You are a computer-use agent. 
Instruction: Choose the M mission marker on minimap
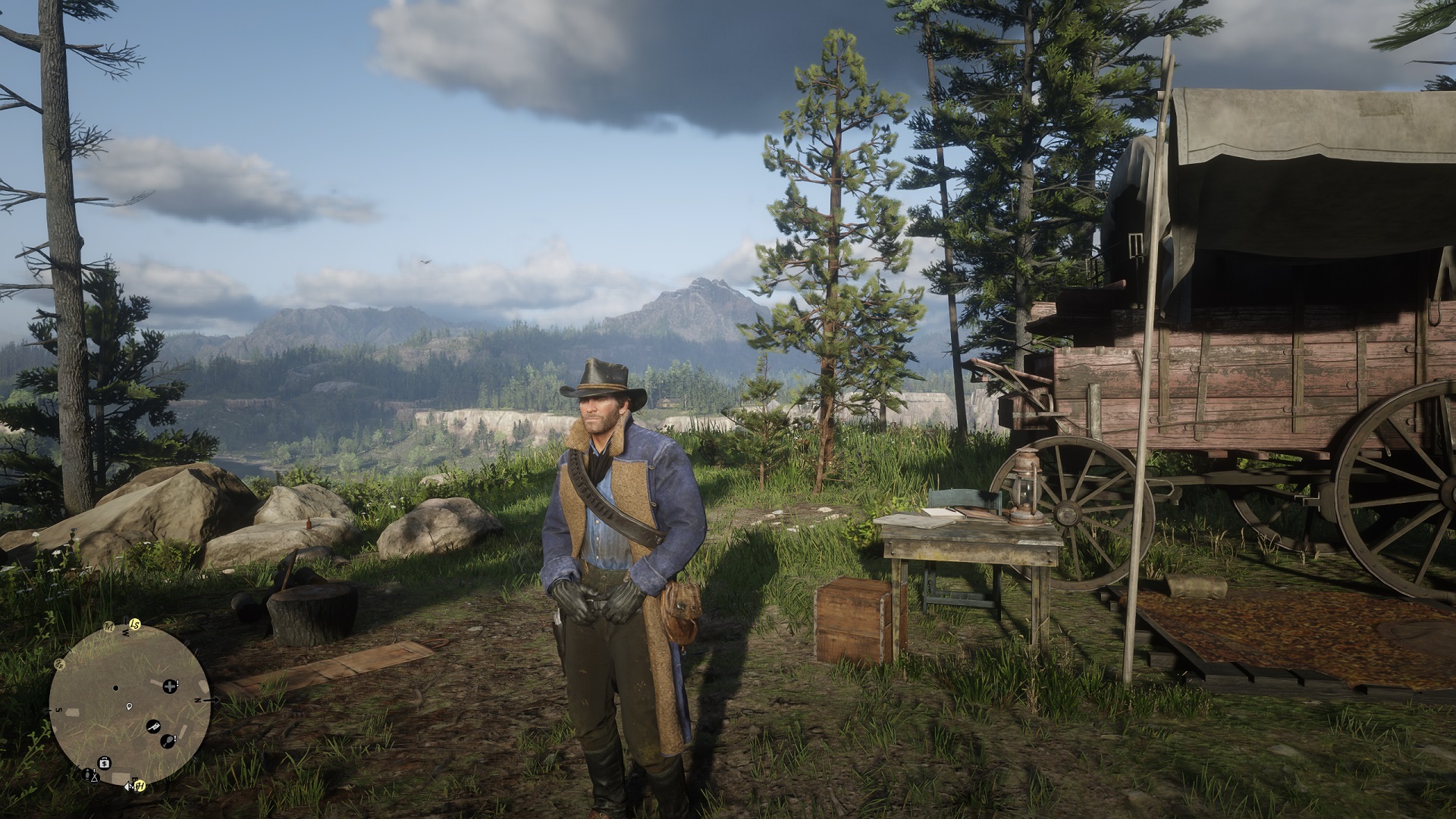[108, 628]
